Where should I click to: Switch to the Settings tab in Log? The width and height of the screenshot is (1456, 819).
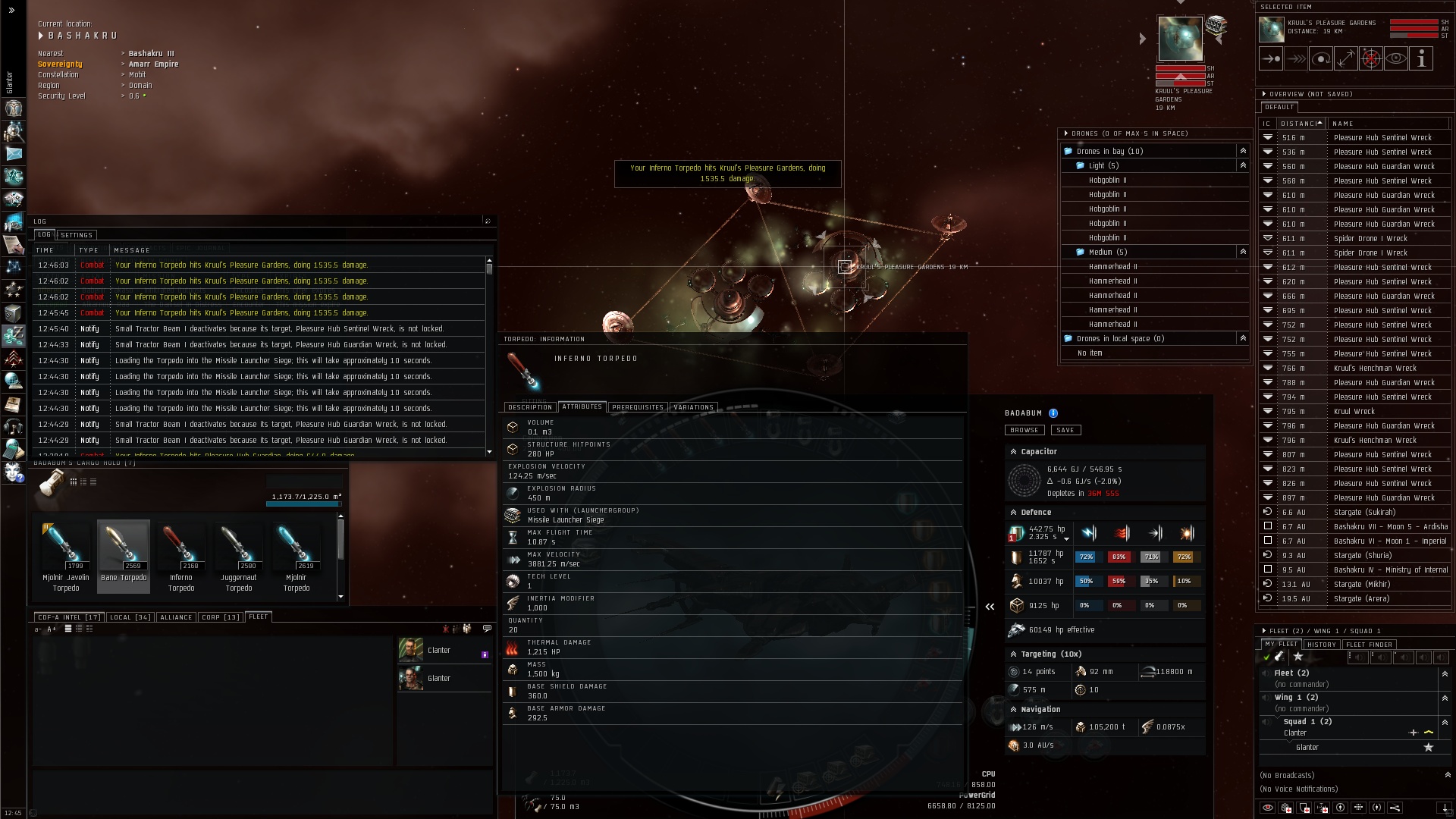(77, 235)
